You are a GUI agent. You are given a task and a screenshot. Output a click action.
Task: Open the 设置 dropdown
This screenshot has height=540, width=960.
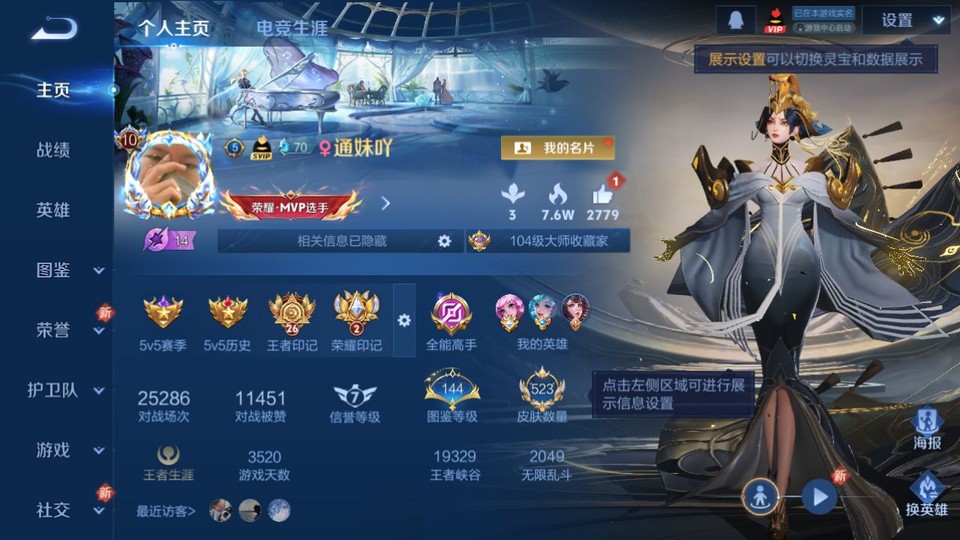pyautogui.click(x=906, y=20)
